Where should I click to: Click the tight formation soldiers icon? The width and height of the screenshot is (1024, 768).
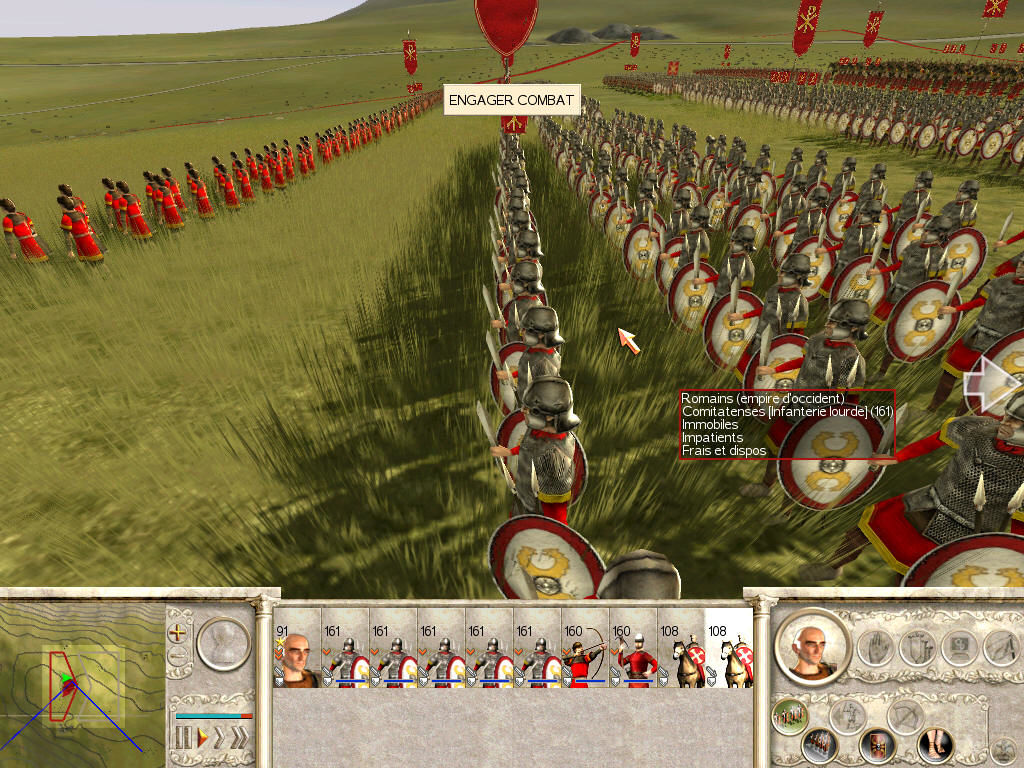[819, 745]
